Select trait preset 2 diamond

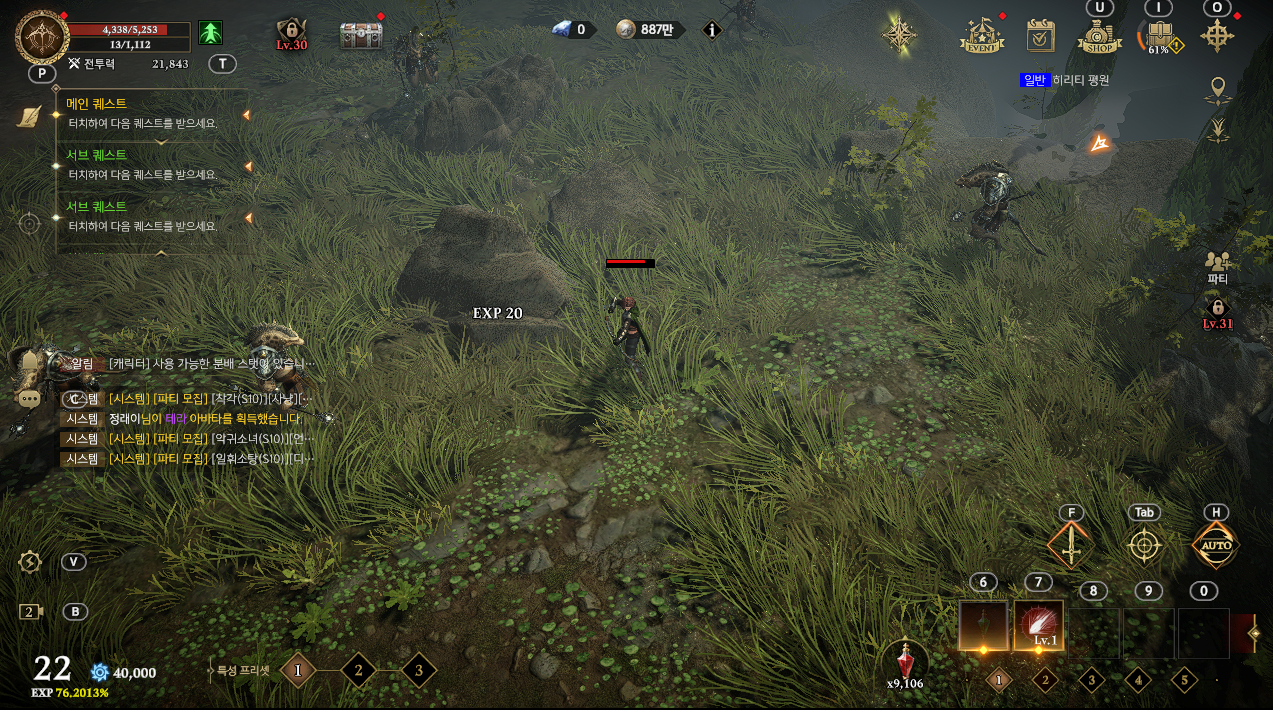[358, 670]
